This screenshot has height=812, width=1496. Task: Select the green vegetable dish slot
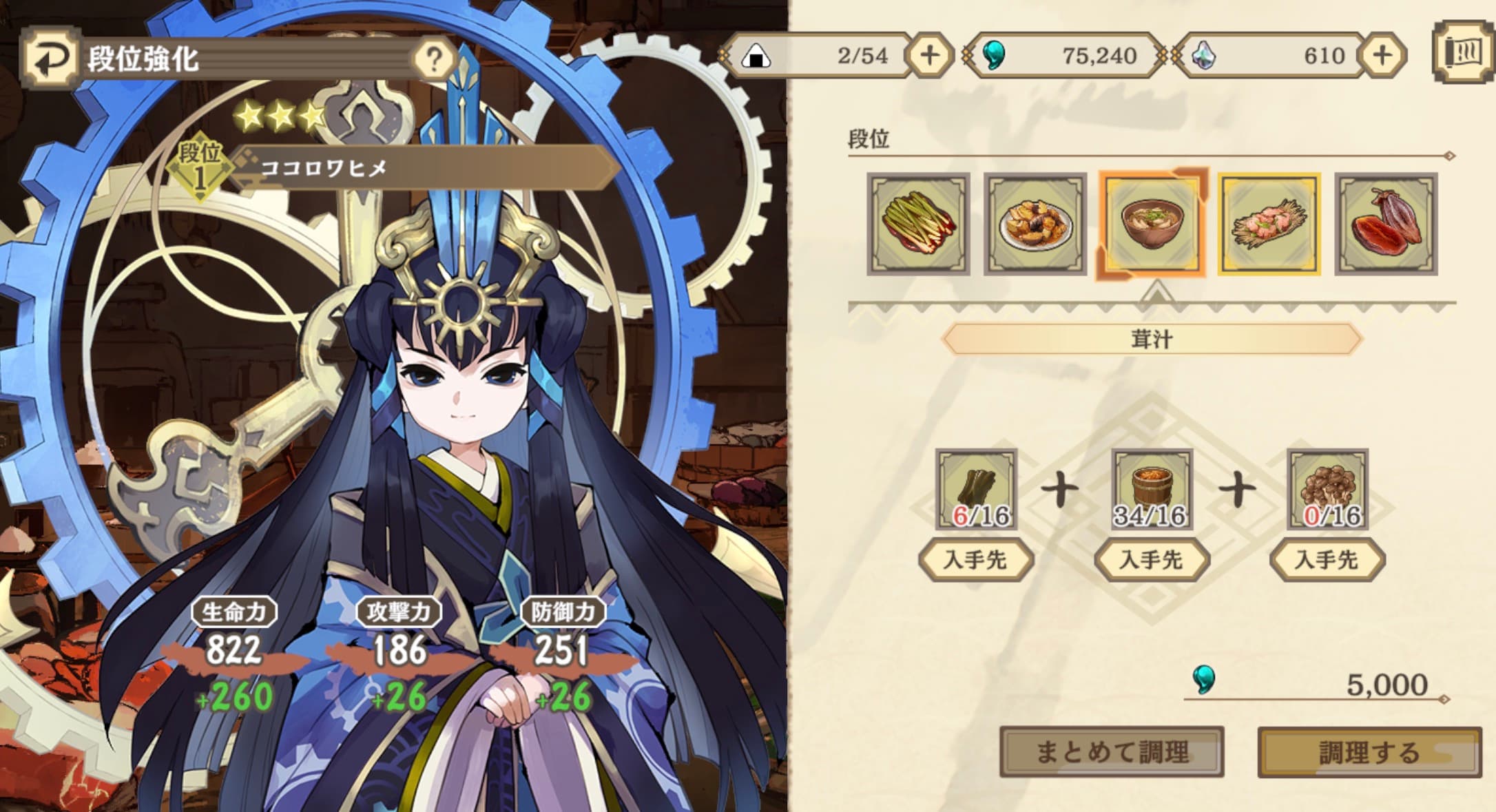(918, 224)
